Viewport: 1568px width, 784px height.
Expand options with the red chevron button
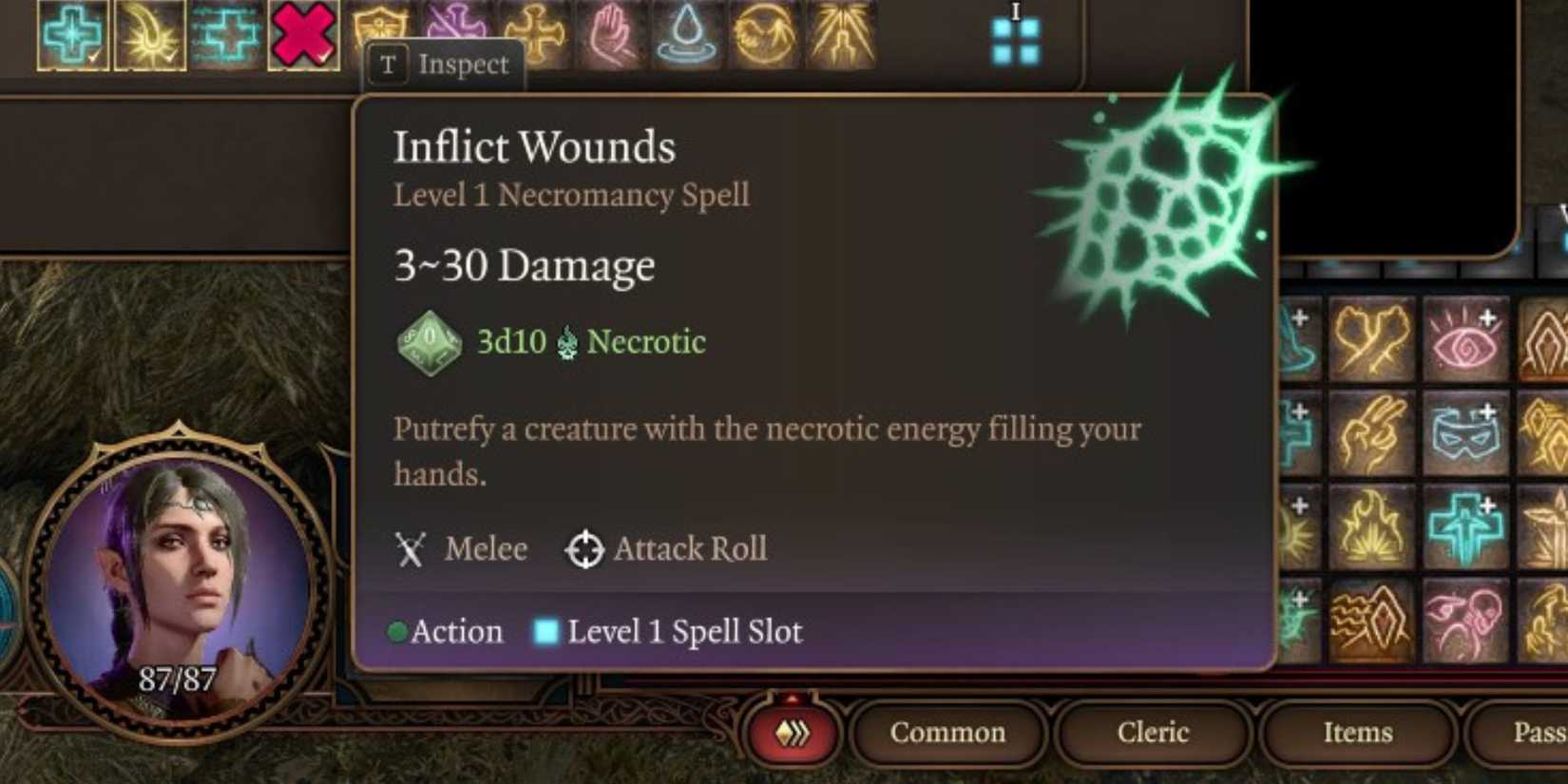pos(791,734)
